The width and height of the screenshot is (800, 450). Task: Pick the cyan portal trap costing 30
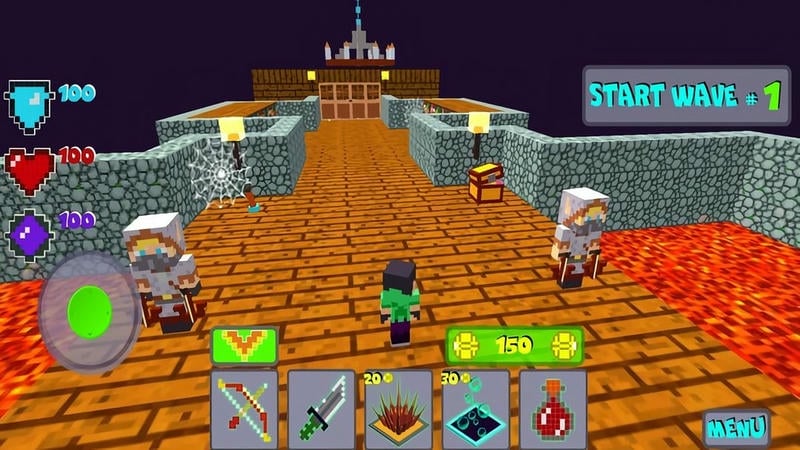(476, 408)
